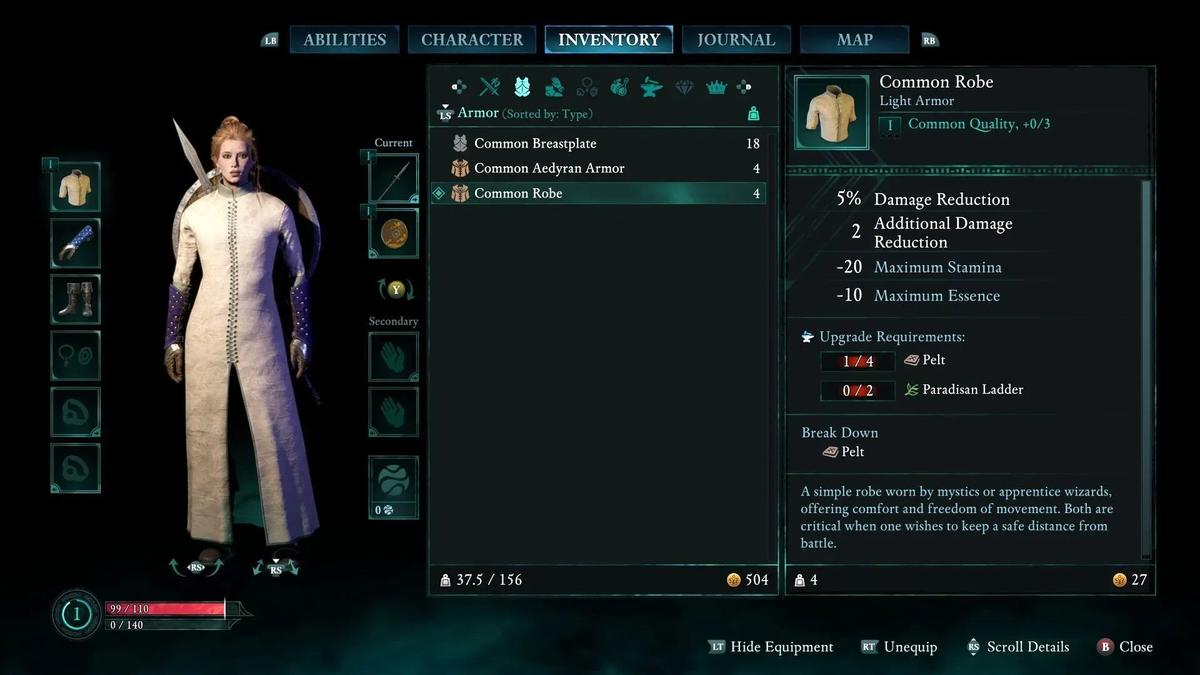
Task: Show the anvil crafting materials category
Action: pos(651,87)
